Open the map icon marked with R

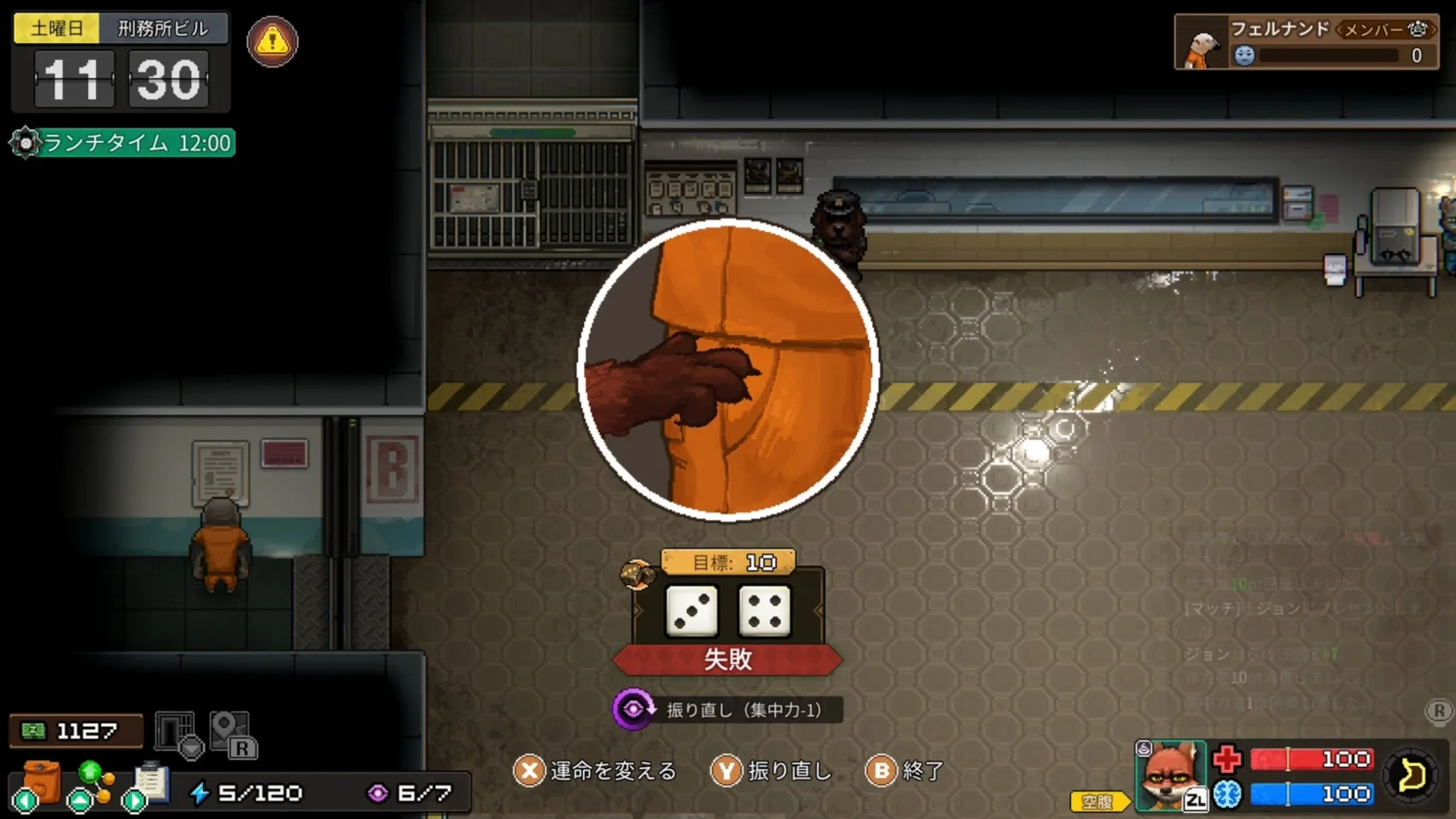tap(227, 732)
